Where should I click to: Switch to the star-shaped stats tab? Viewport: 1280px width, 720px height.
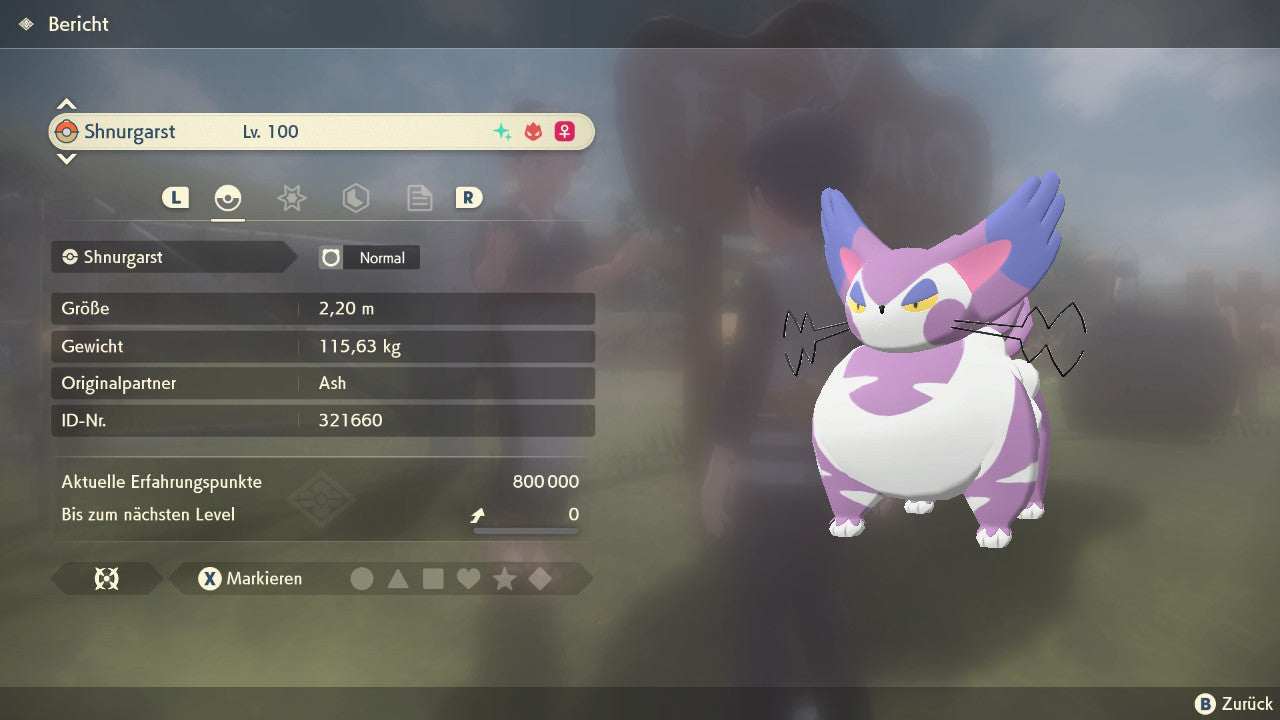point(291,198)
